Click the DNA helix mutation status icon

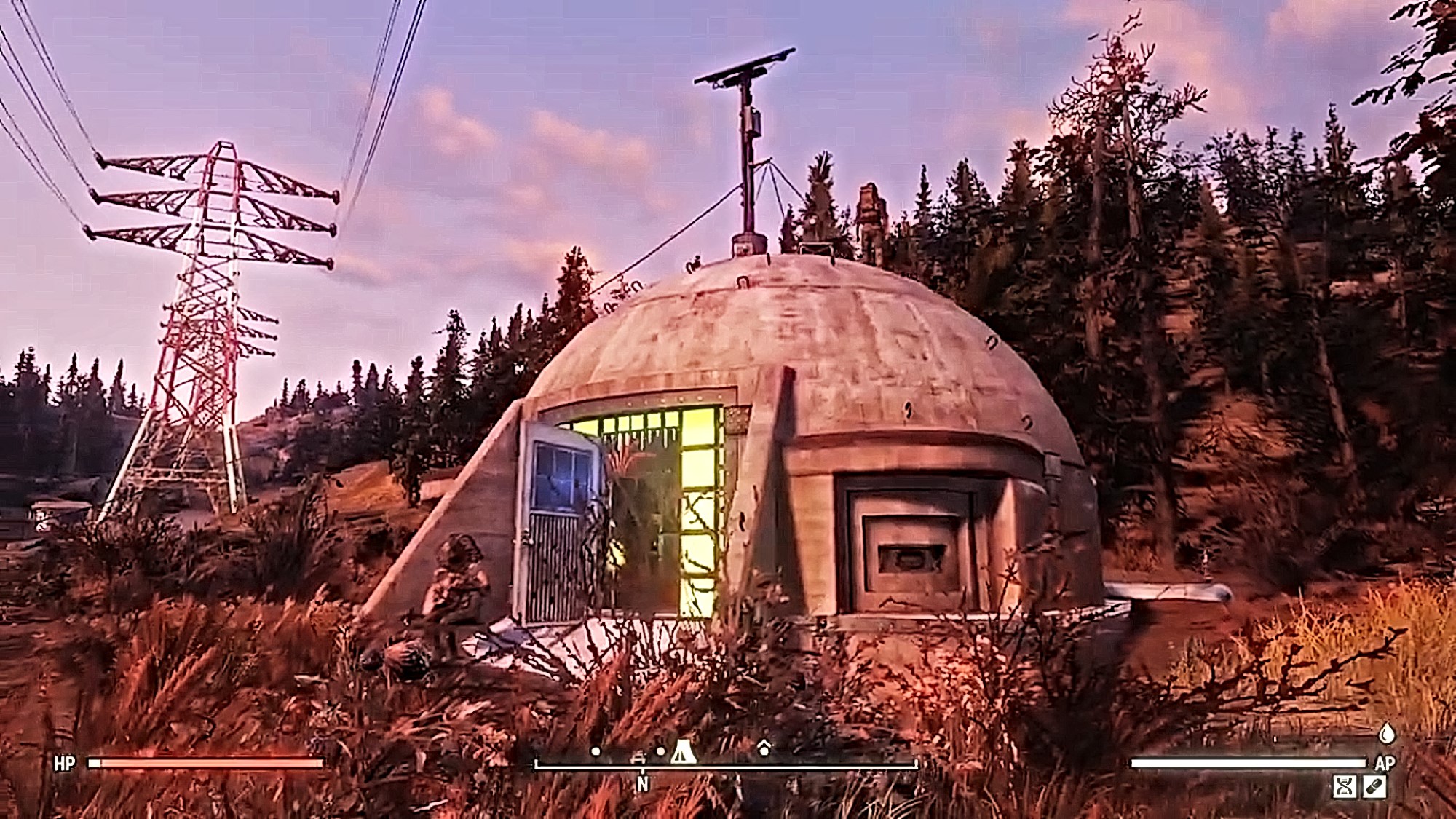(x=1344, y=786)
